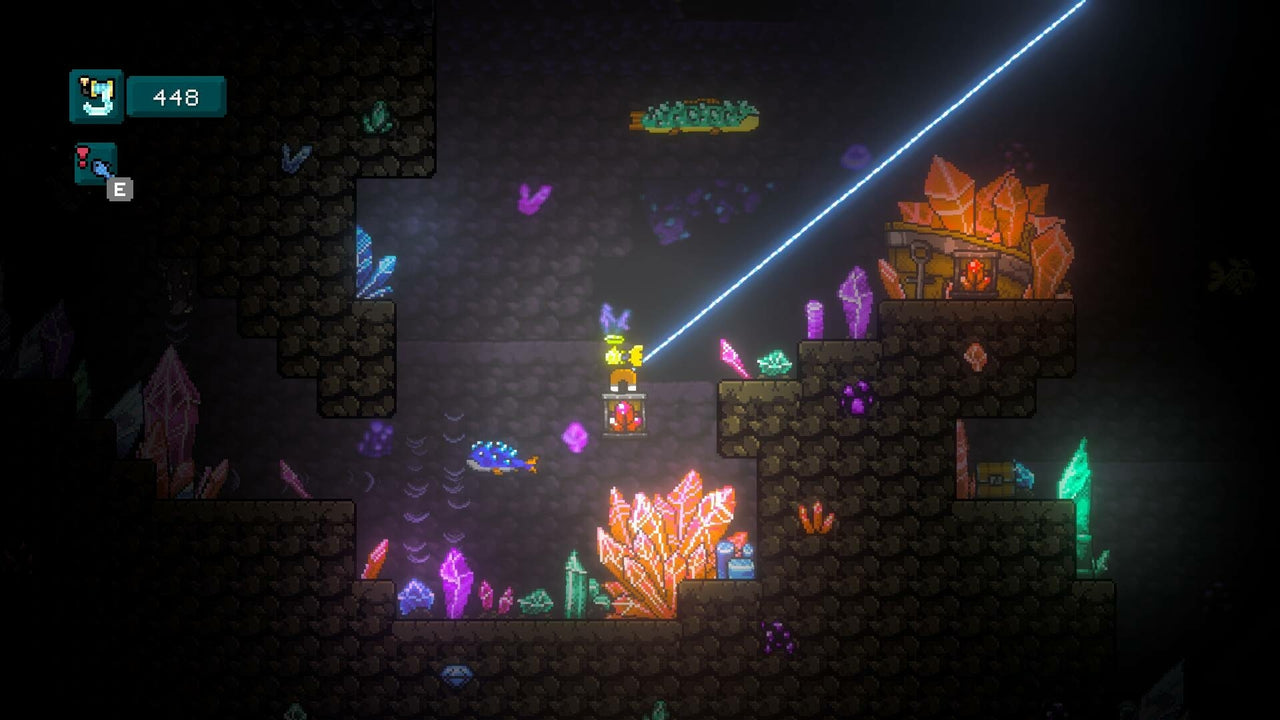Image resolution: width=1280 pixels, height=720 pixels.
Task: Select the fish bait item slot
Action: click(95, 163)
